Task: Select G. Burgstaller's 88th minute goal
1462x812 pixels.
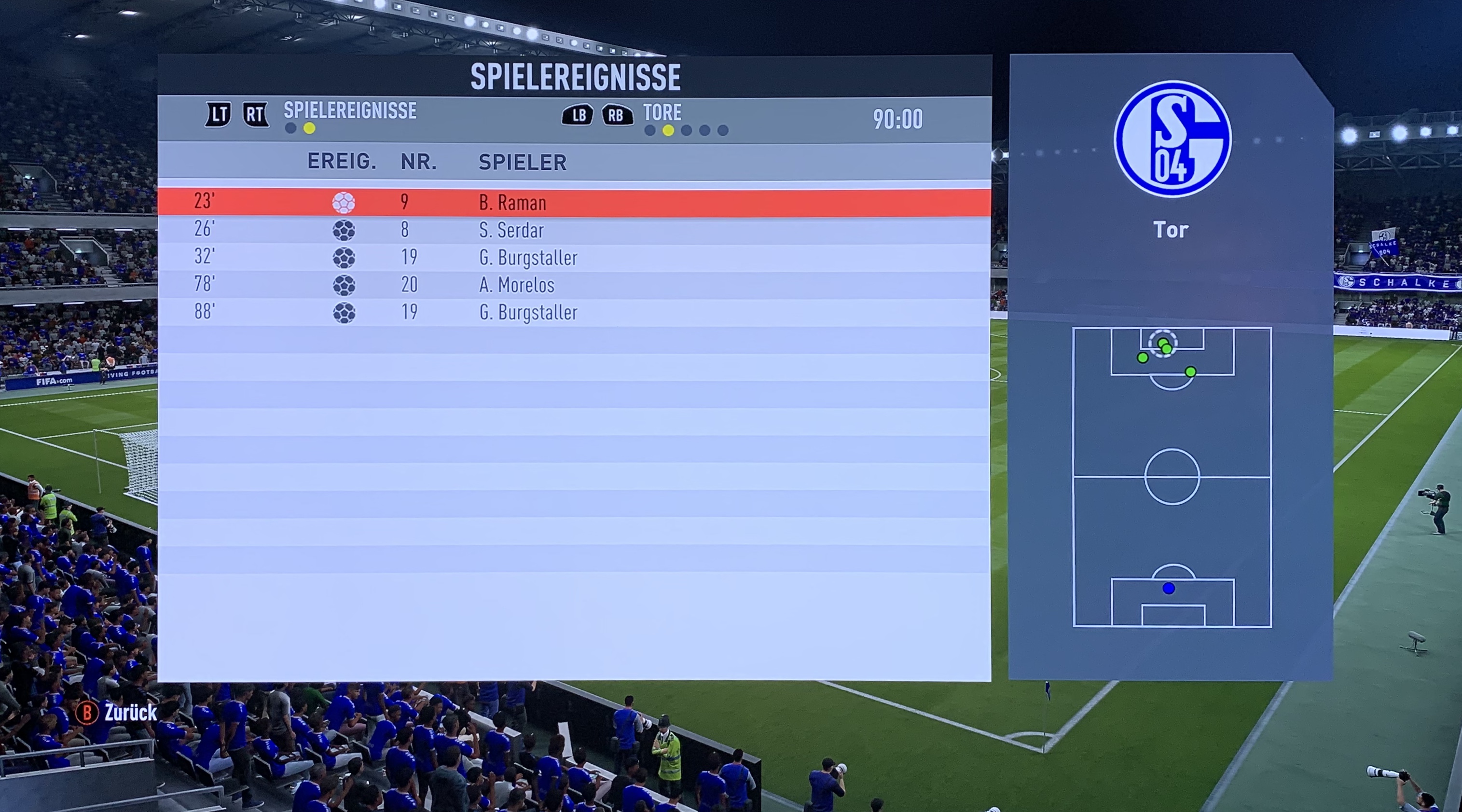Action: pos(573,312)
